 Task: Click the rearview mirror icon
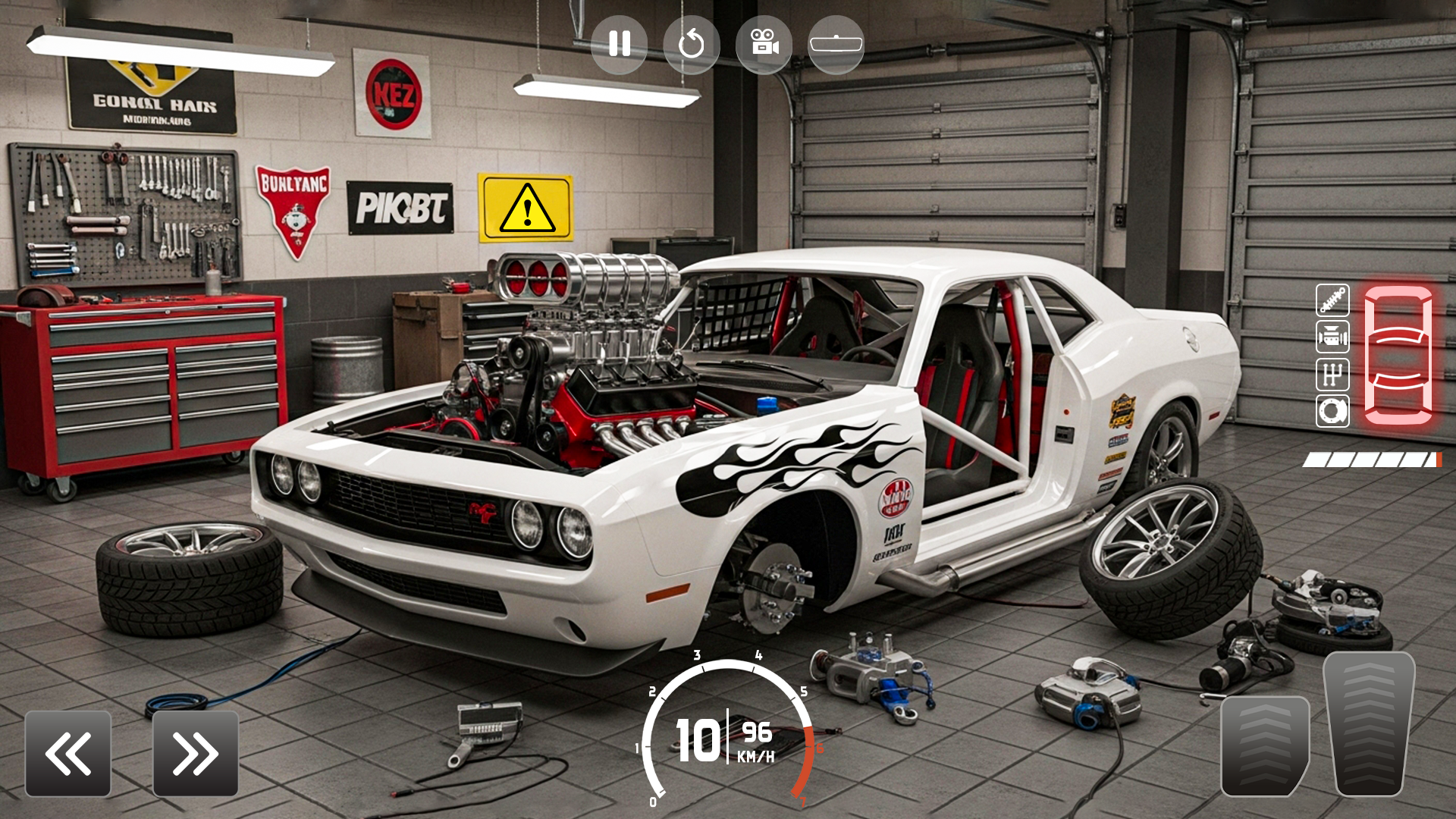(834, 43)
